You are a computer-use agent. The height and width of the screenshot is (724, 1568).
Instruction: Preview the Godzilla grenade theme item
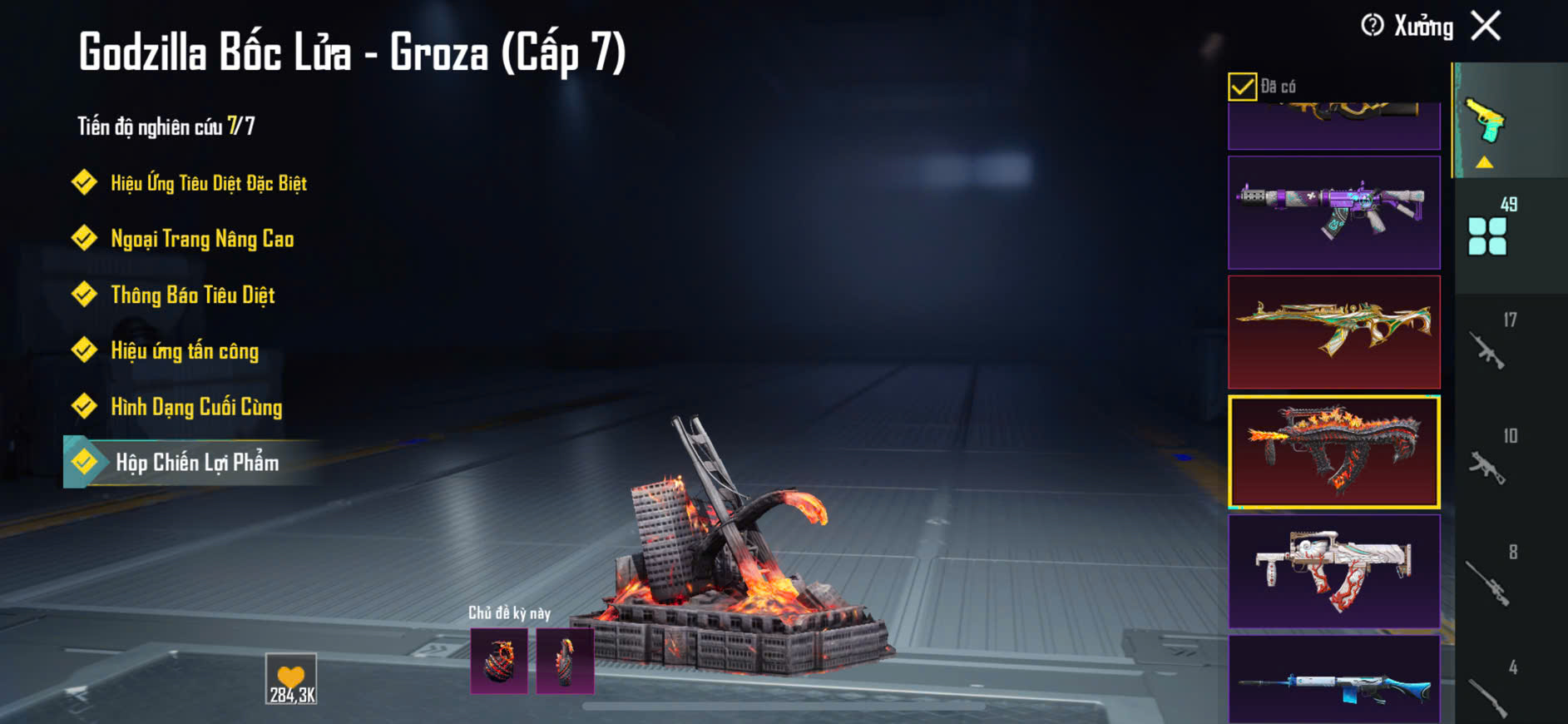[x=499, y=661]
